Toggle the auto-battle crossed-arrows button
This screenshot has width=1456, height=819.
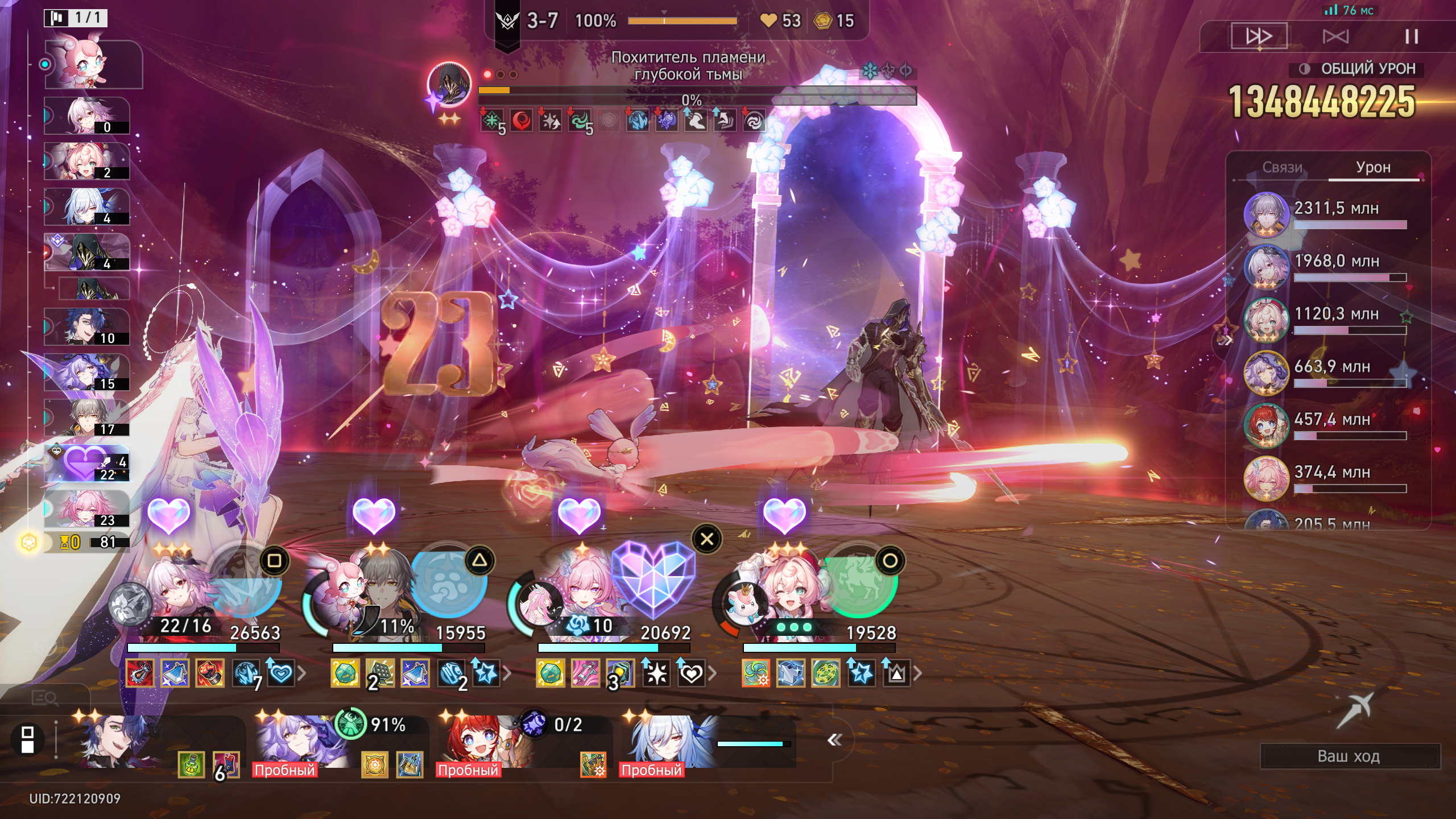click(x=1335, y=37)
